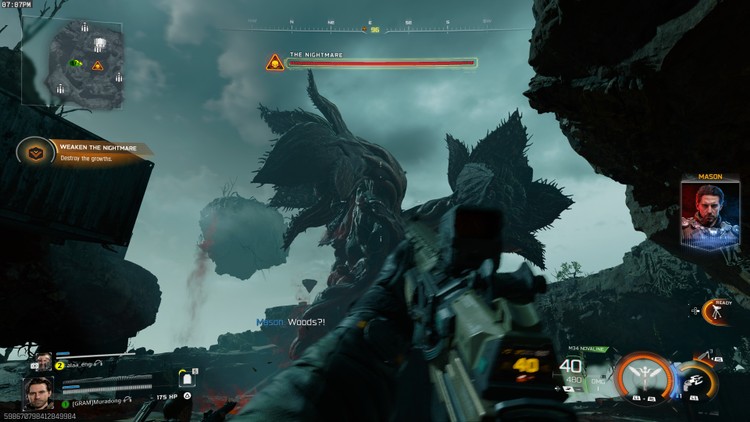Select the Weaken the Nightmare objective tracker
This screenshot has height=422, width=750.
[x=85, y=151]
